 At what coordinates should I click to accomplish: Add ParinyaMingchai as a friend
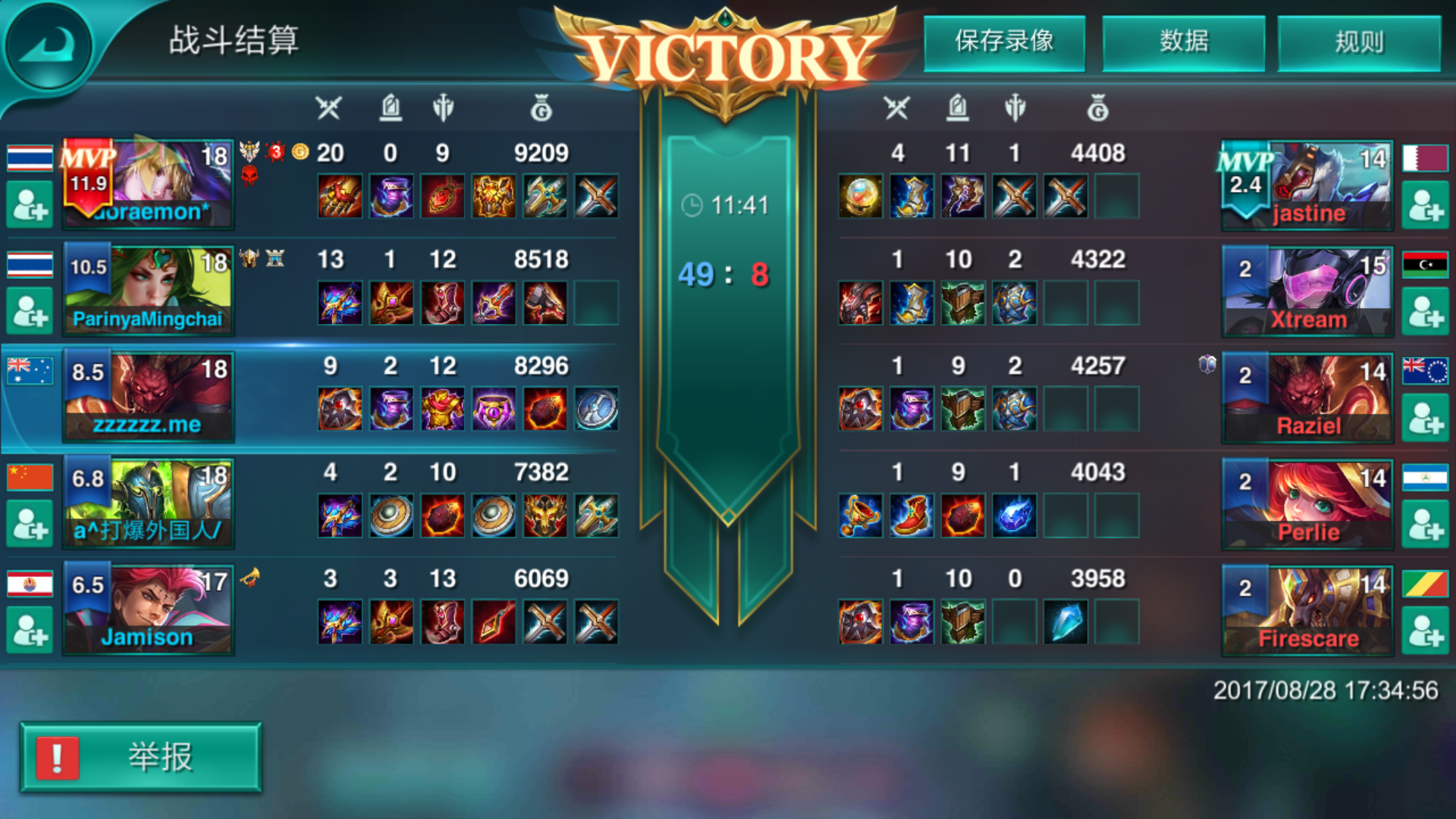30,312
